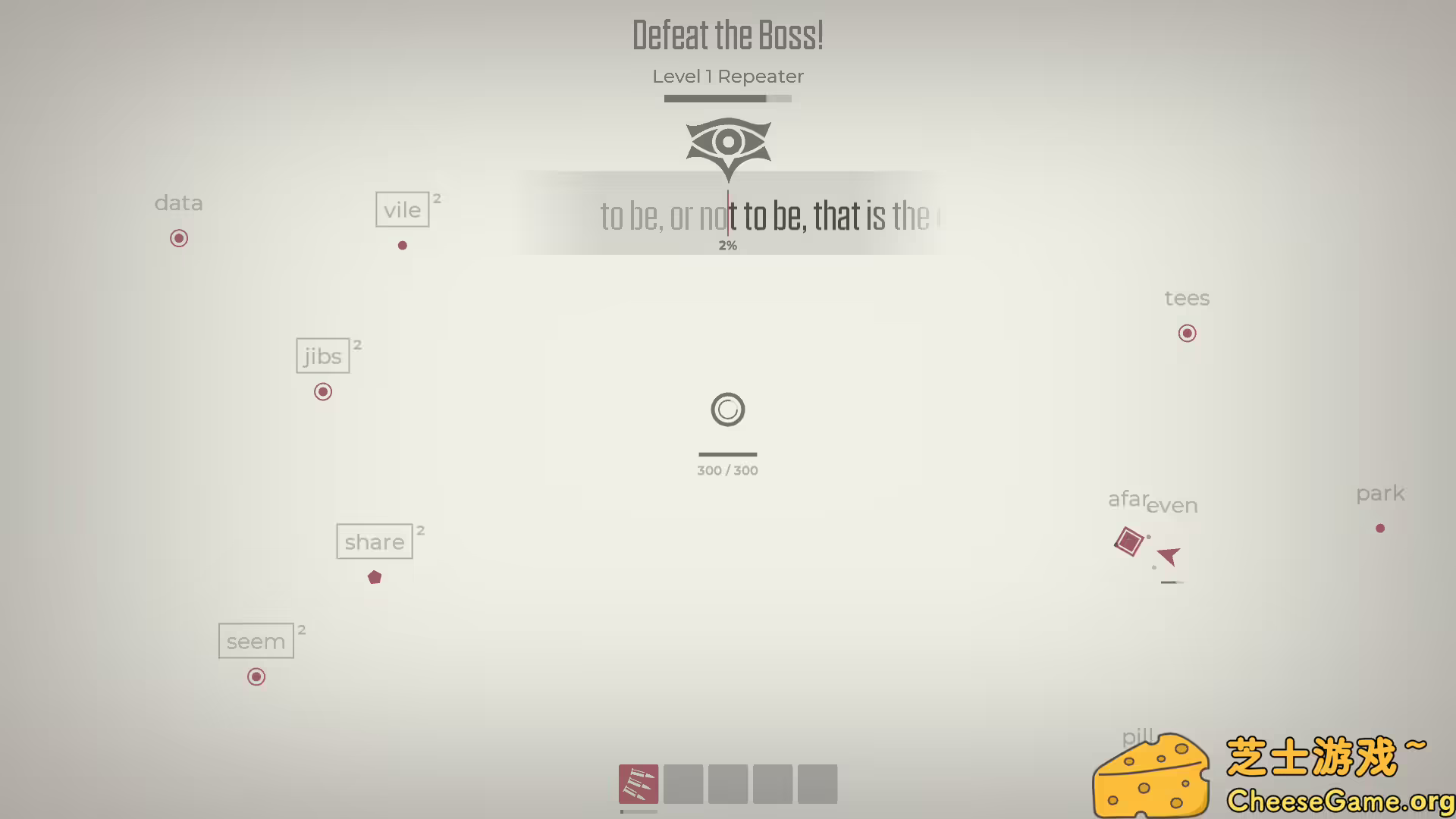Click the fourth empty hotbar slot
The image size is (1456, 819).
pyautogui.click(x=772, y=783)
